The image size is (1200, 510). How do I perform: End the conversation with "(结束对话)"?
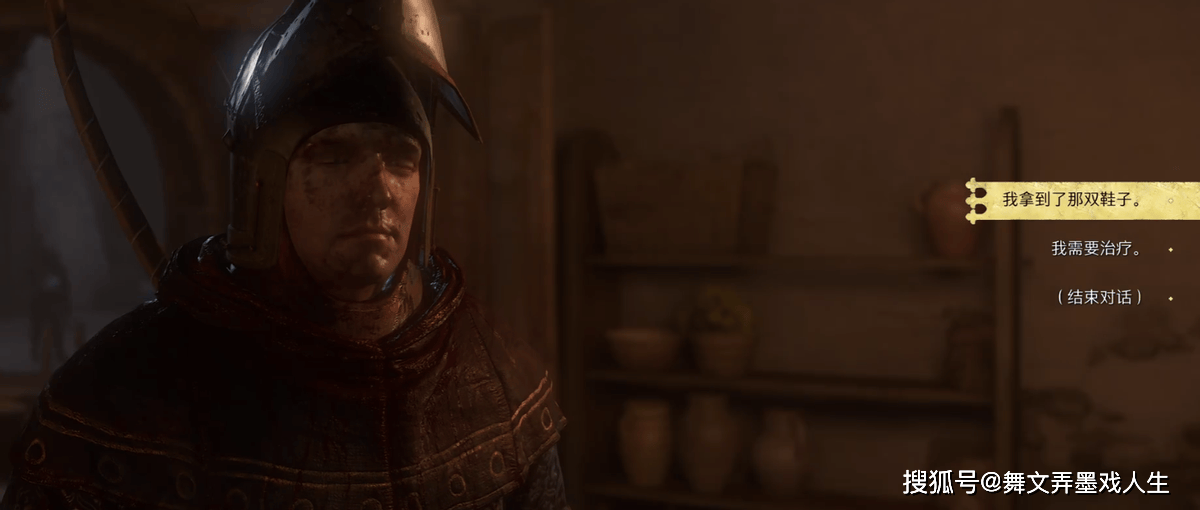(1099, 297)
